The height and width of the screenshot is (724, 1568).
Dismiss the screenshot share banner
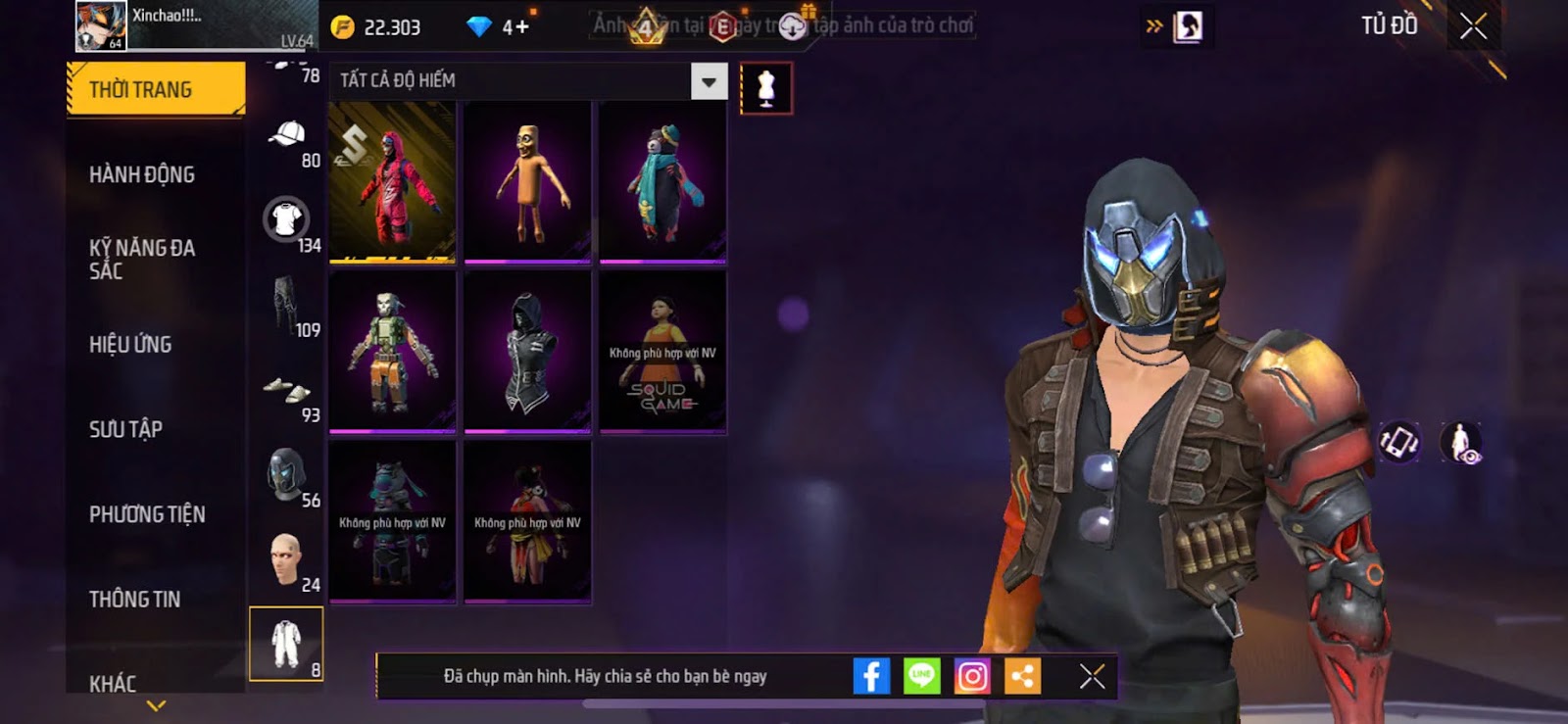[1092, 676]
